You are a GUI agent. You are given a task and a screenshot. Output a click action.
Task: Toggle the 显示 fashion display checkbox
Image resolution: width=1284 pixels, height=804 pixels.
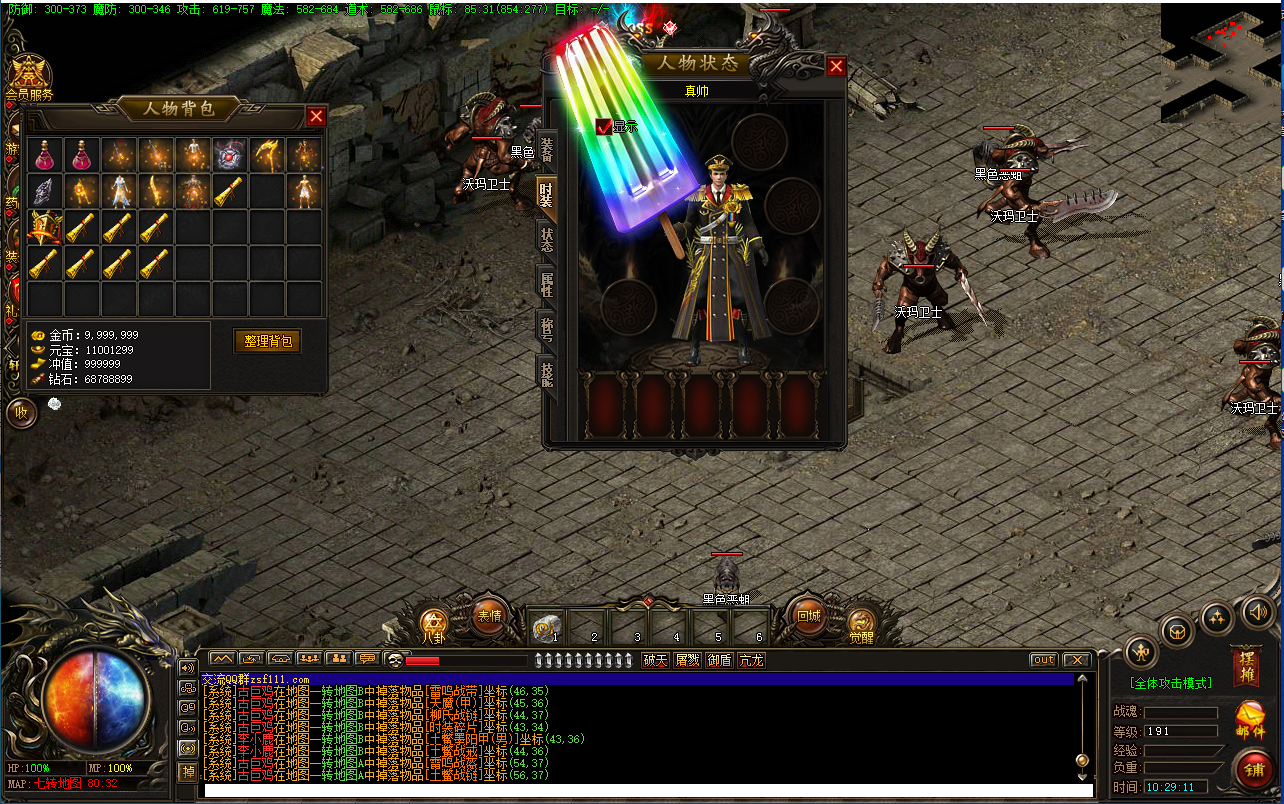[x=603, y=127]
